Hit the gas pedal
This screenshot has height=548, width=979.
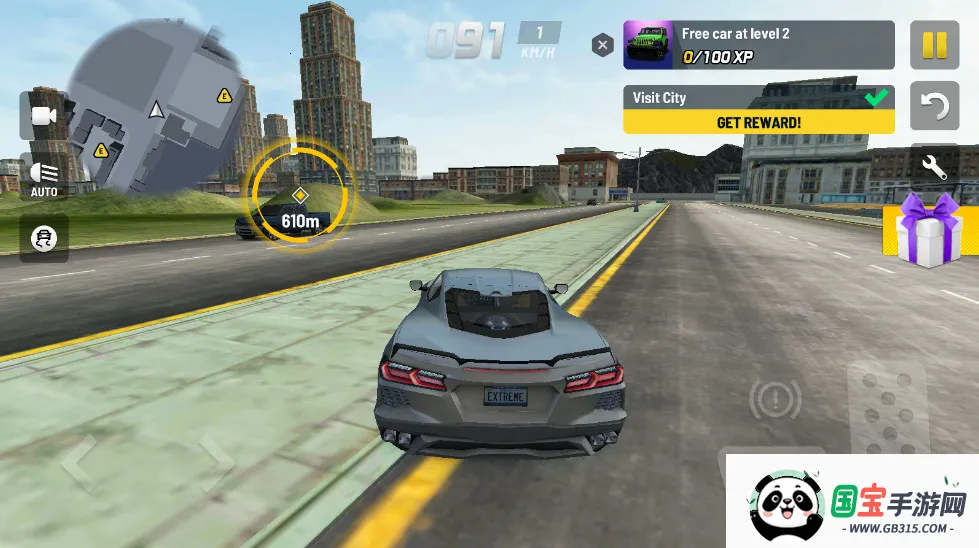coord(886,410)
